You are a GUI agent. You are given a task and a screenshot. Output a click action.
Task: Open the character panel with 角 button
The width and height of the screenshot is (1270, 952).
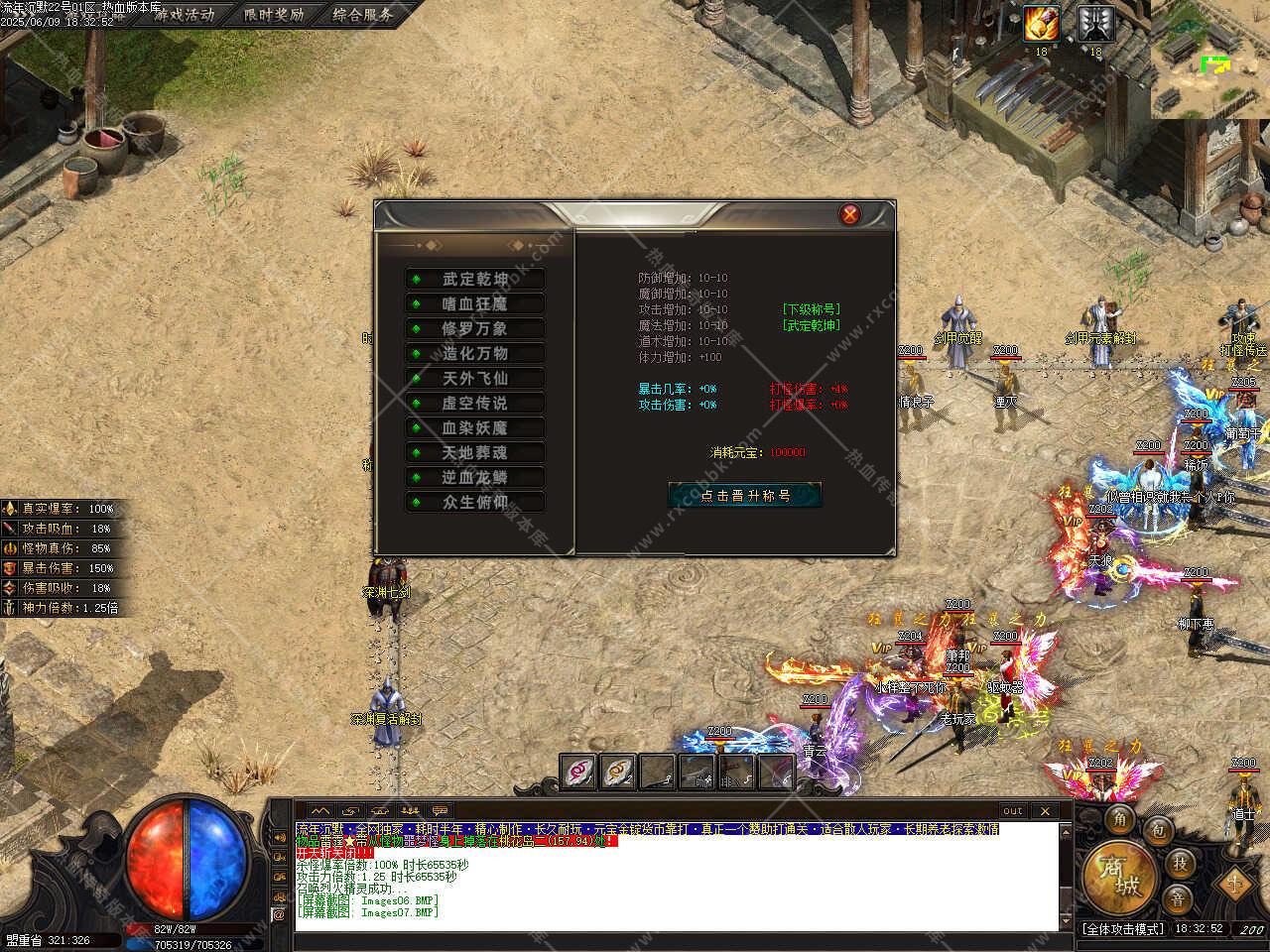click(1119, 818)
